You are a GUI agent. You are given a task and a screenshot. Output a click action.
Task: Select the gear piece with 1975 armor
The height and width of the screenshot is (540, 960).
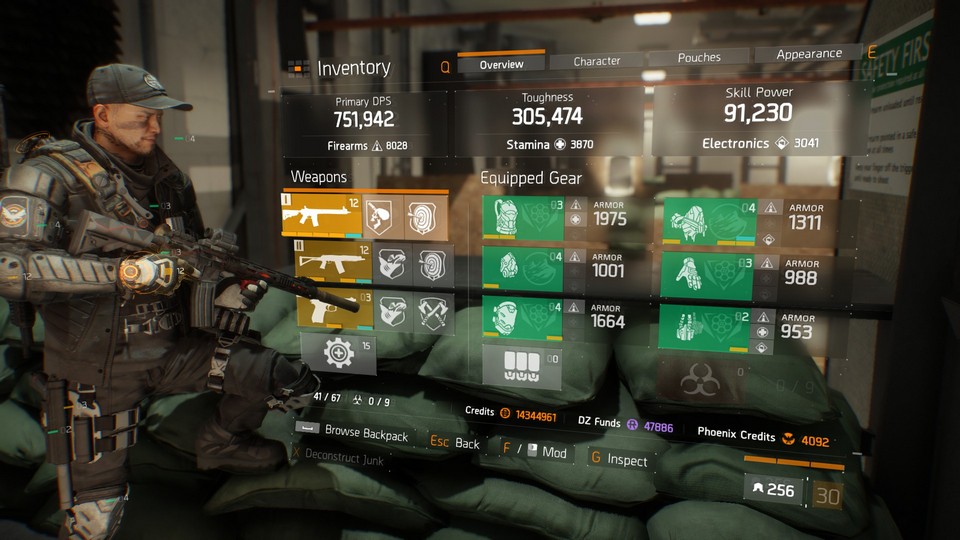522,217
